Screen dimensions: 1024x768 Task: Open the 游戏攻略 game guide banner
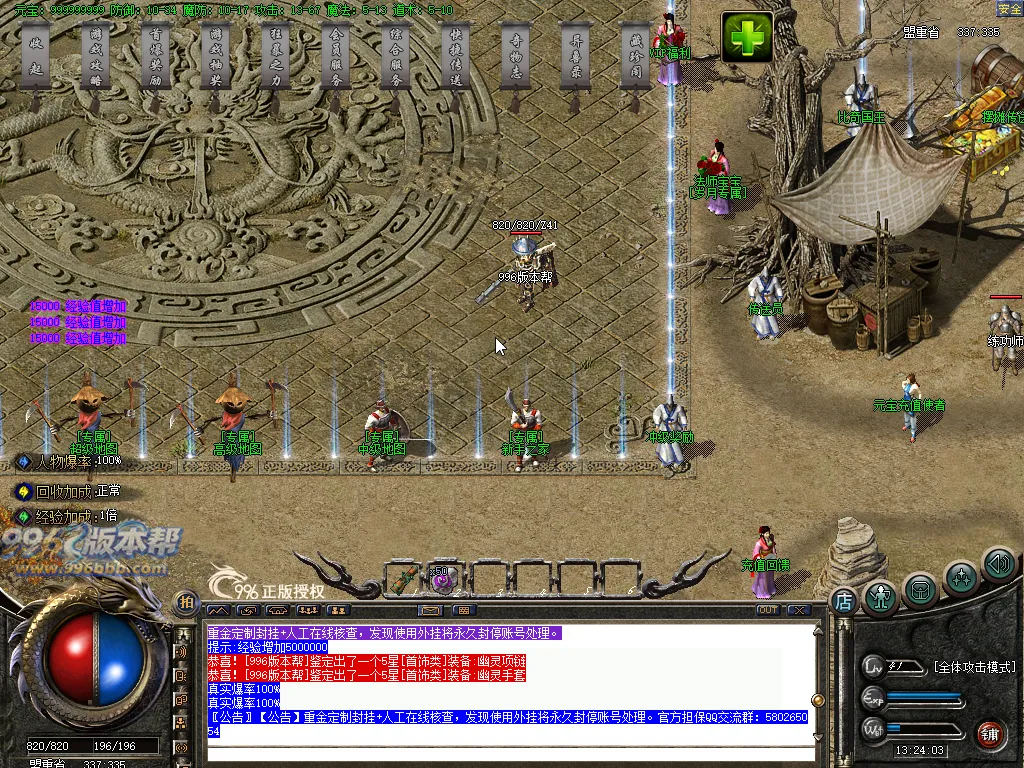pyautogui.click(x=96, y=58)
